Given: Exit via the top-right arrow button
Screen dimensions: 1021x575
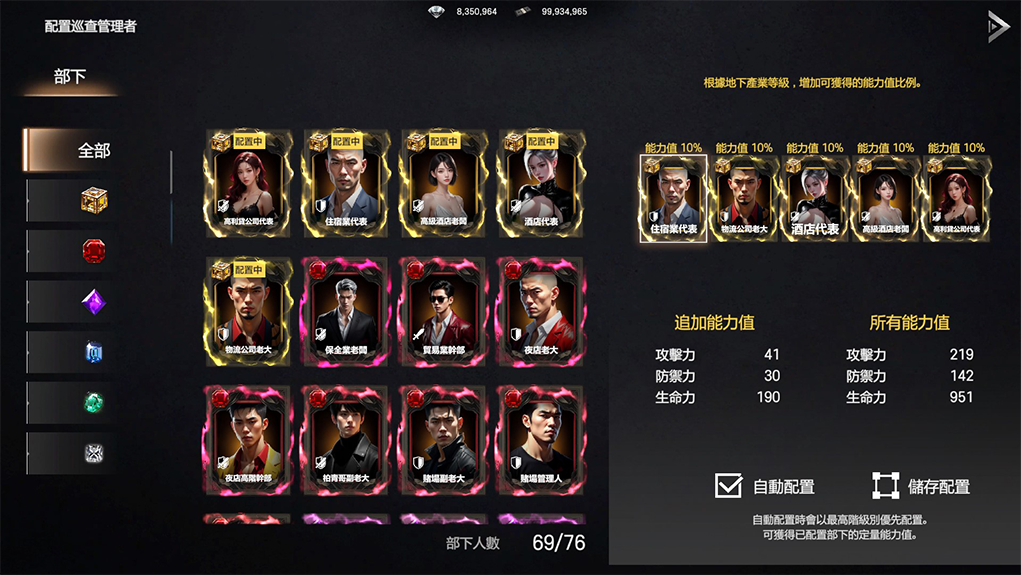Looking at the screenshot, I should (x=997, y=26).
